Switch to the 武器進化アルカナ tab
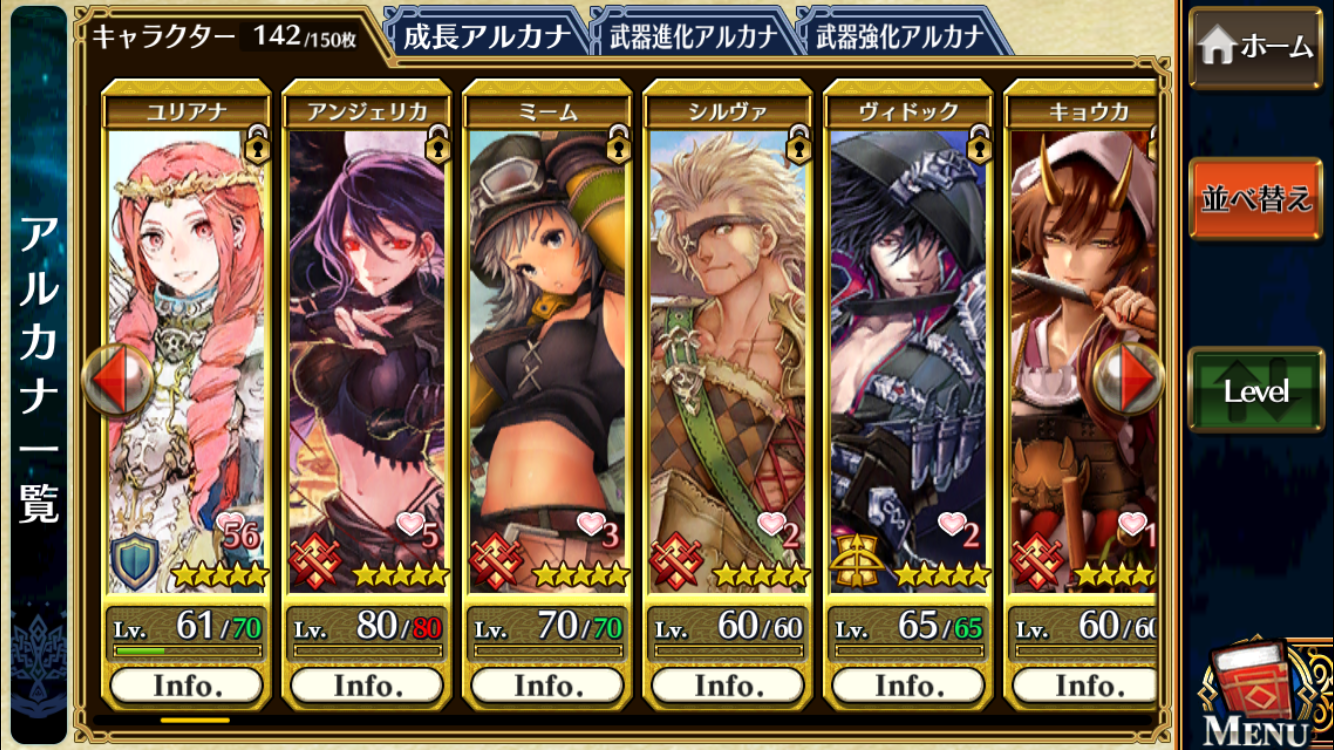Viewport: 1334px width, 750px height. click(692, 37)
